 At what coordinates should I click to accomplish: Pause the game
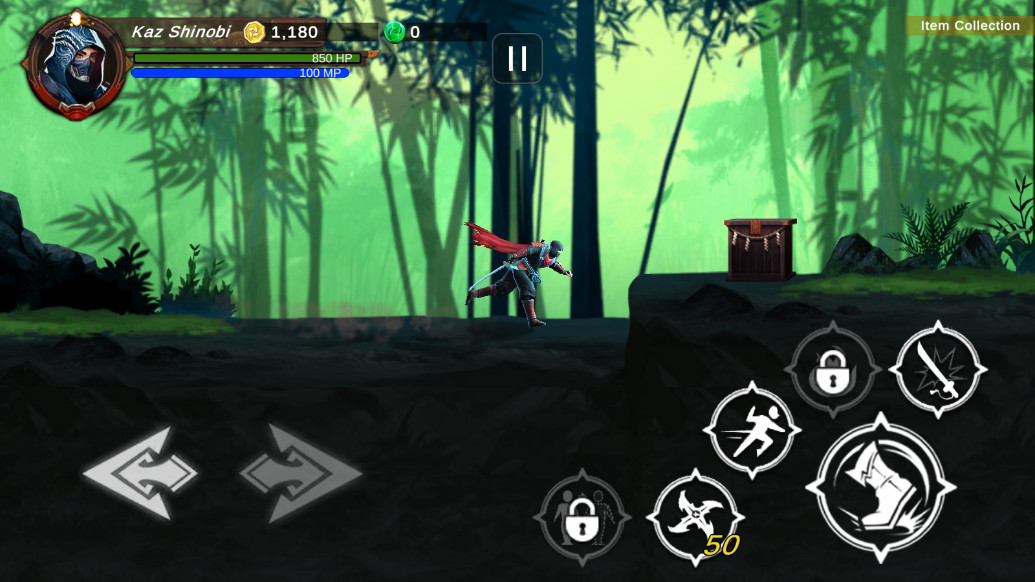(x=517, y=59)
